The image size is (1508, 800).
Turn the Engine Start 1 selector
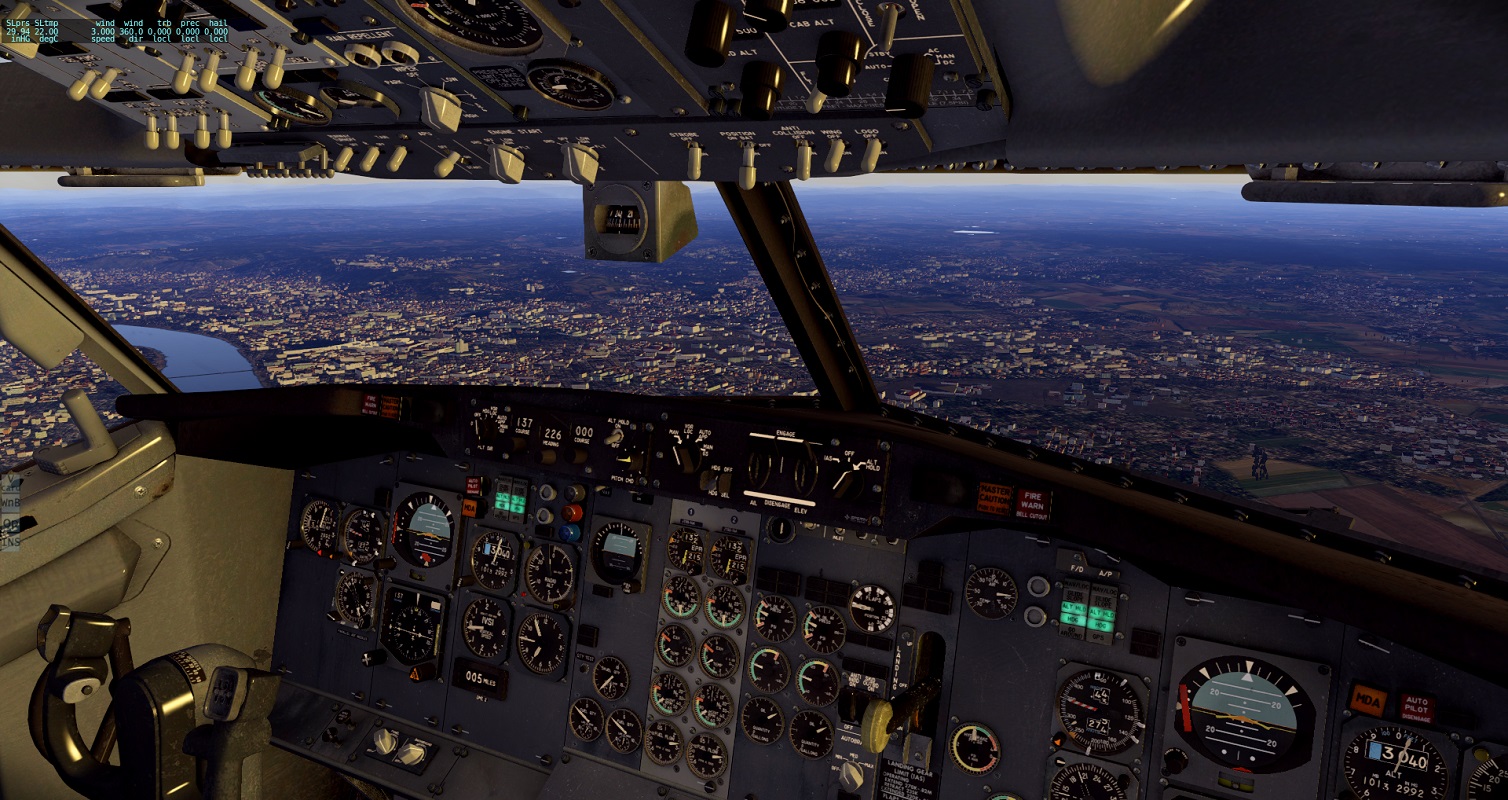506,162
